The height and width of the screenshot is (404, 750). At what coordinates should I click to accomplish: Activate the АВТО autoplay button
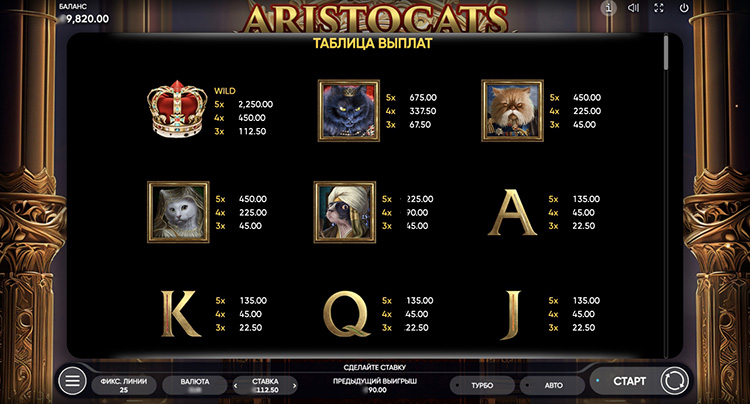coord(553,384)
